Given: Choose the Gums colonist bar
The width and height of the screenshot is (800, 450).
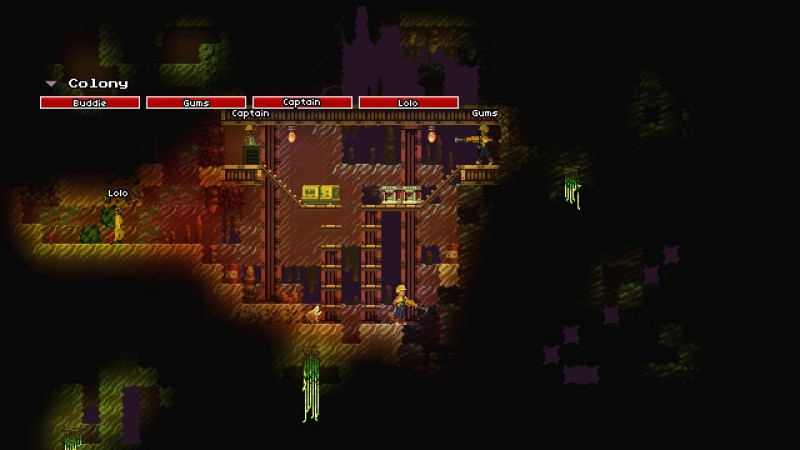Looking at the screenshot, I should point(196,102).
